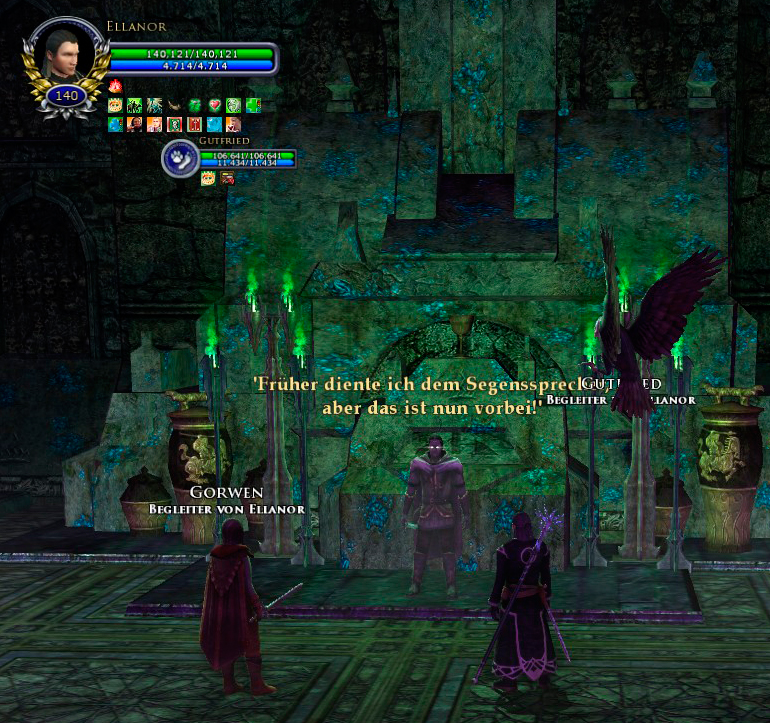Screen dimensions: 770x723
Task: Click the red flame effect icon
Action: click(x=115, y=87)
